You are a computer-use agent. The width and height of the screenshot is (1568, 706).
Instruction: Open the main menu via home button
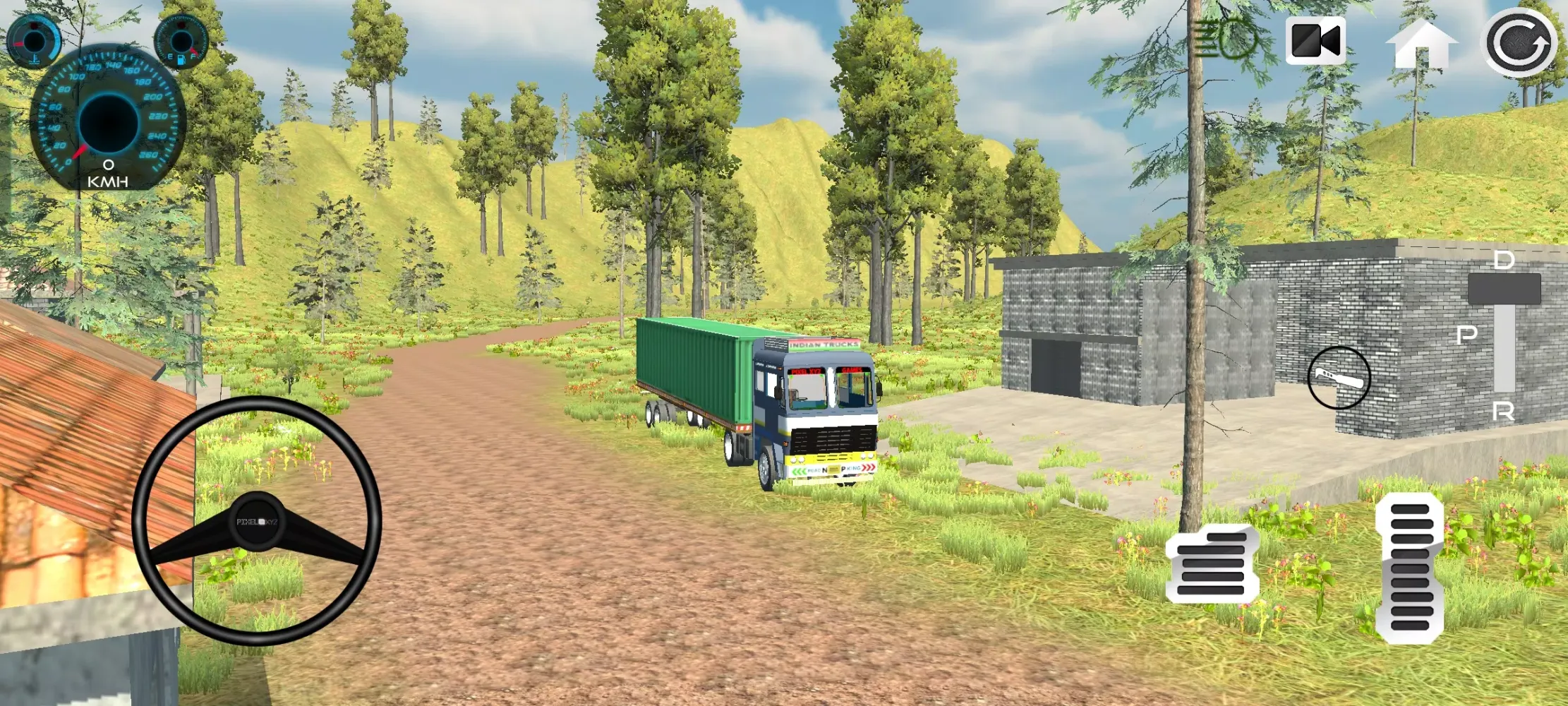[x=1423, y=44]
